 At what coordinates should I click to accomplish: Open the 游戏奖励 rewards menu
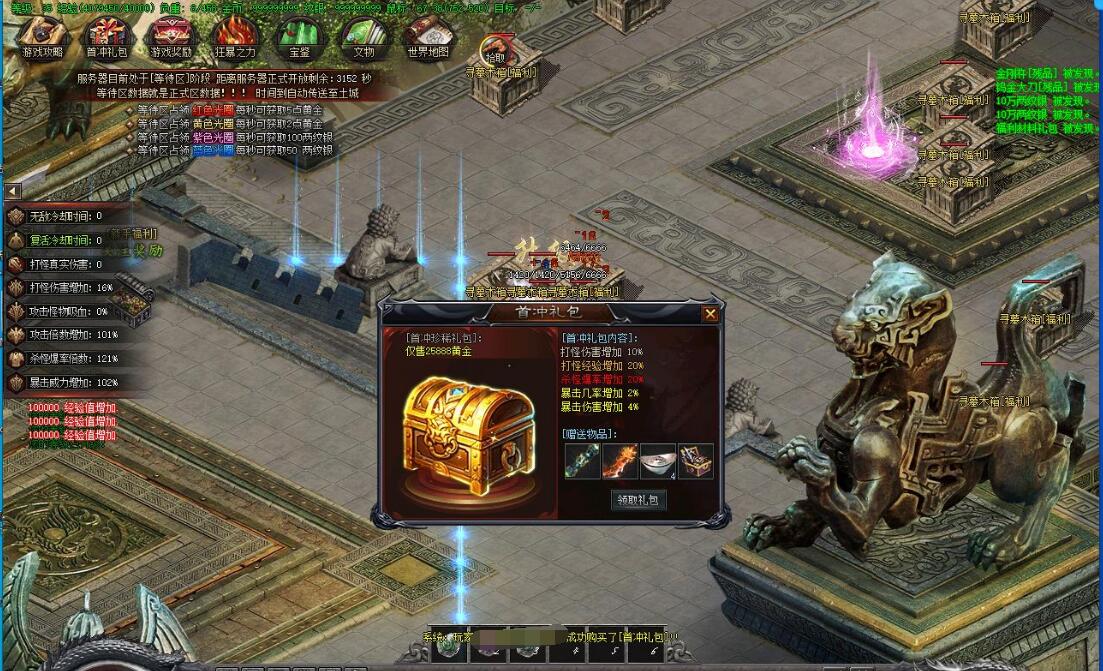(x=171, y=38)
